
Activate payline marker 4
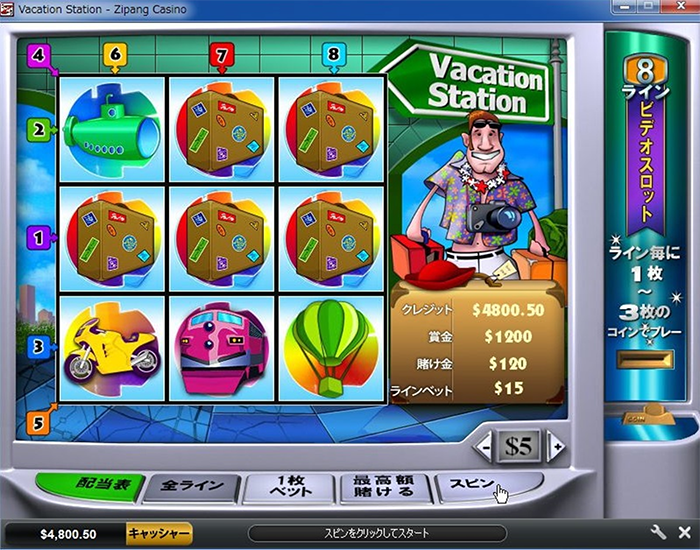(39, 54)
